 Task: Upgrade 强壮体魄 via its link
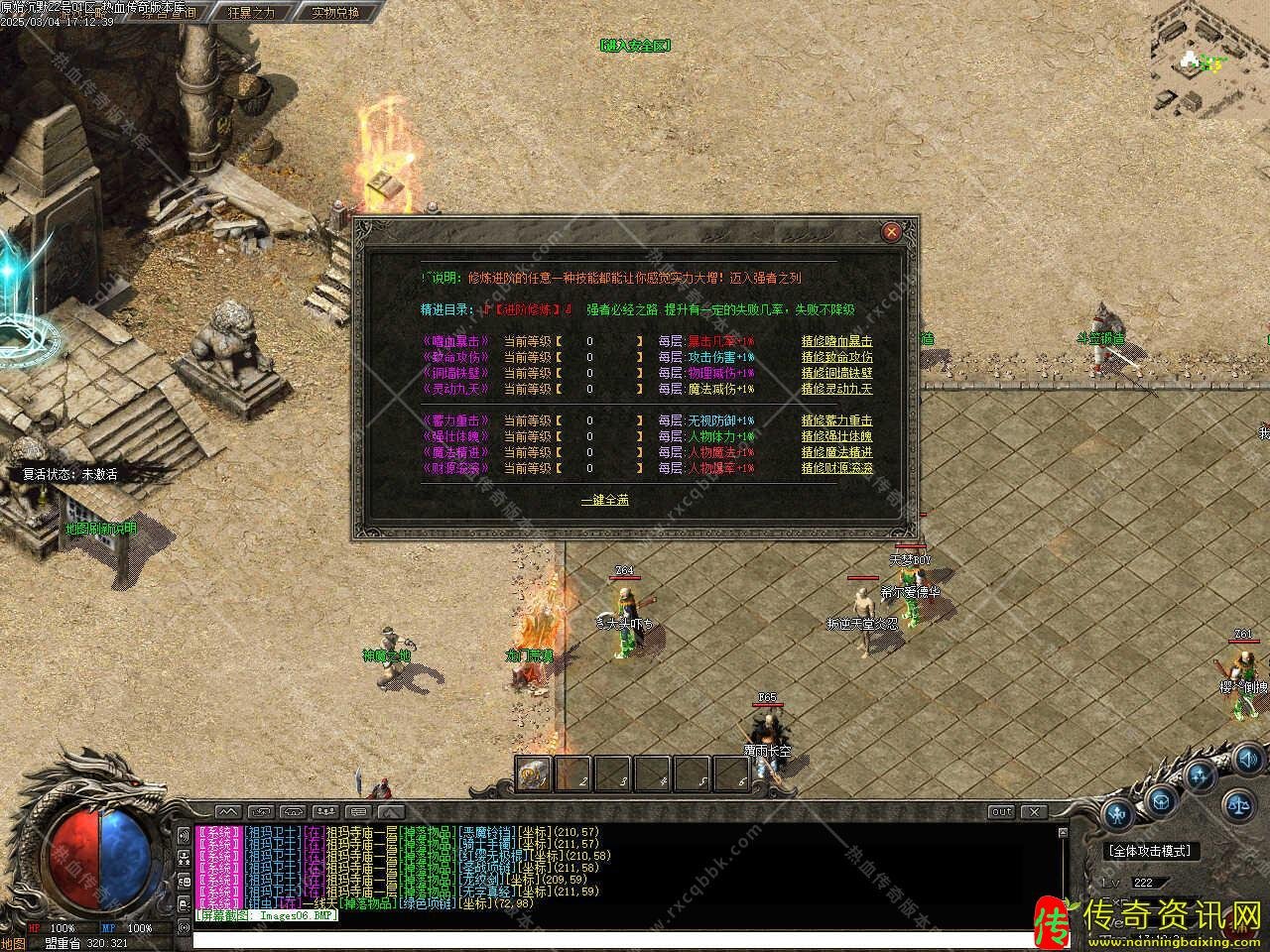coord(836,436)
